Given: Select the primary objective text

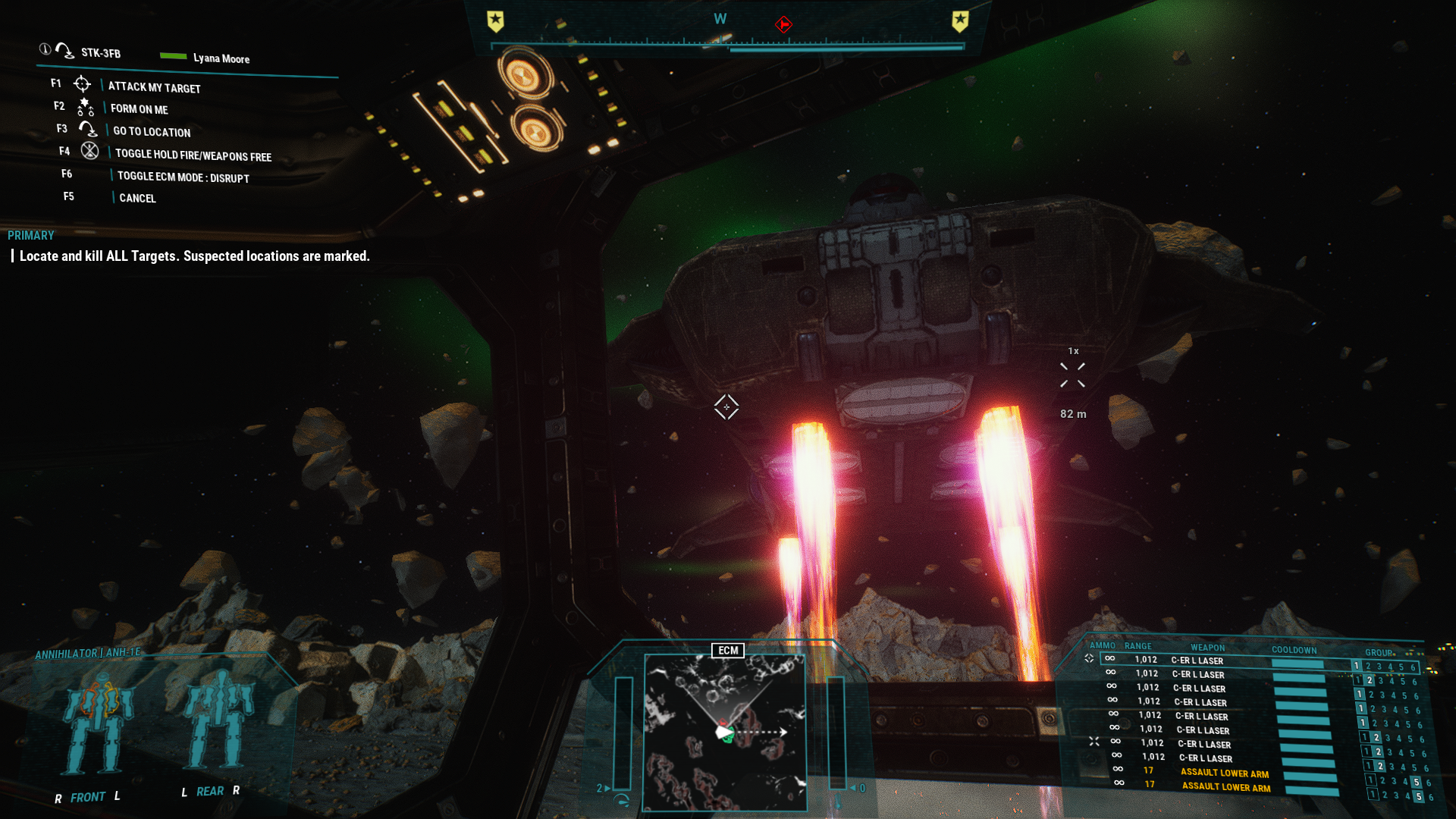Looking at the screenshot, I should coord(194,256).
